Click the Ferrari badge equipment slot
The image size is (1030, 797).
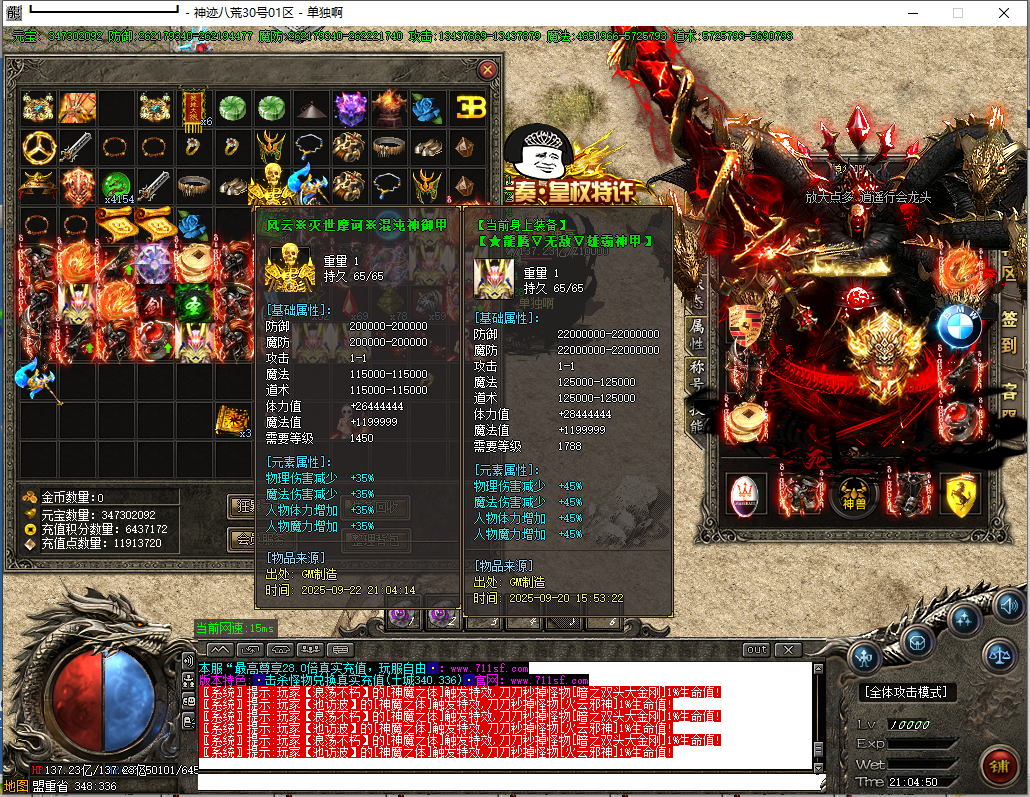click(x=959, y=495)
